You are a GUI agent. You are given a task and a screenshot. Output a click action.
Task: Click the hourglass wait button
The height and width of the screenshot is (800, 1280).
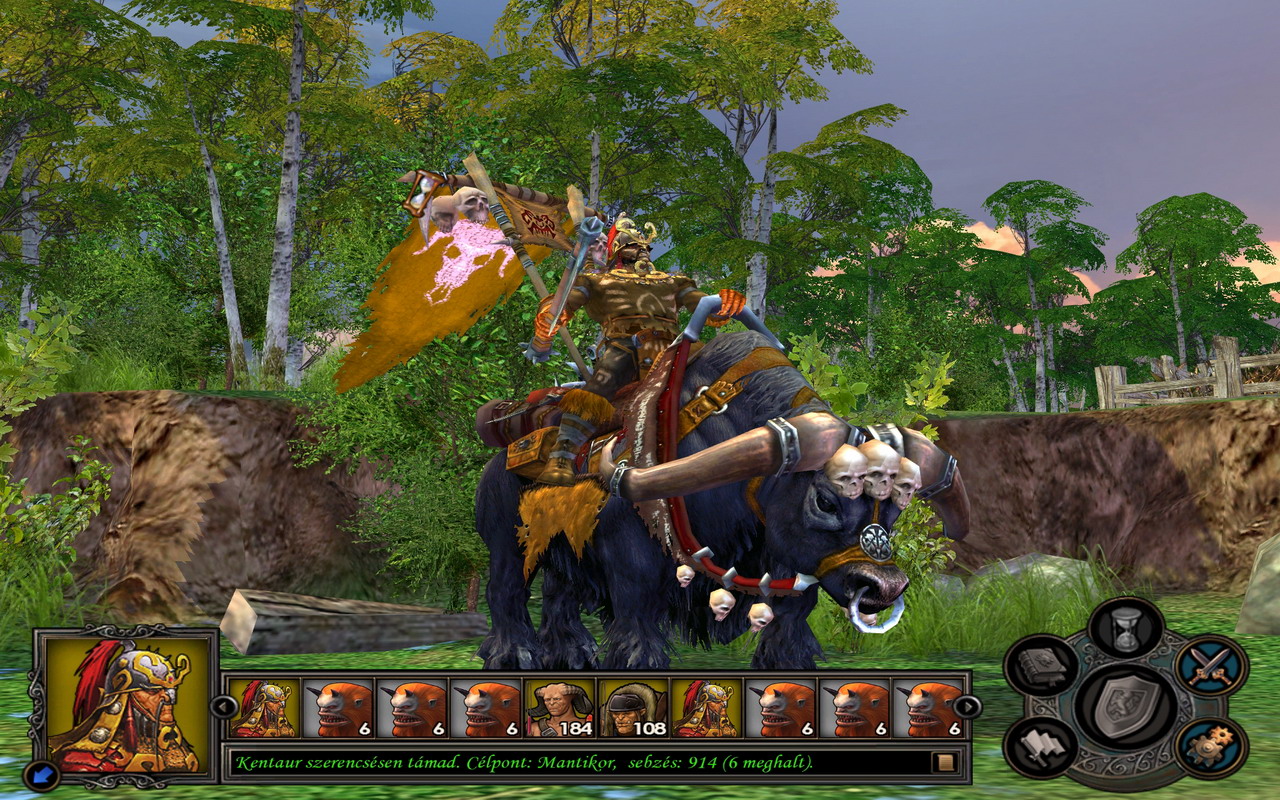(x=1126, y=629)
